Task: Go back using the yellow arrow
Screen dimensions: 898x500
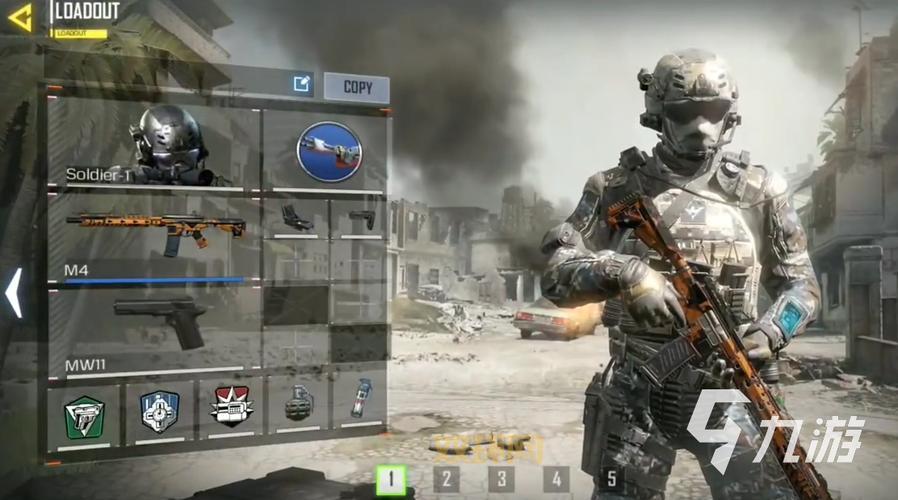Action: point(19,17)
